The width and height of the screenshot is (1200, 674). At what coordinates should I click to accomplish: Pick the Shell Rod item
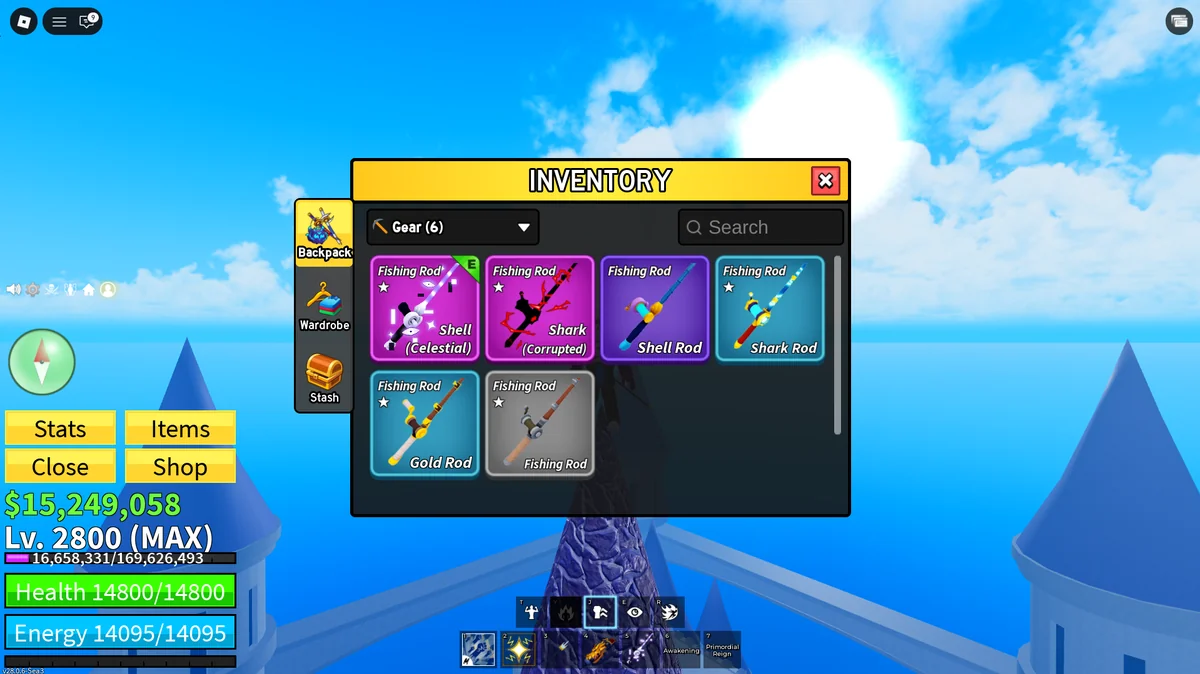tap(655, 308)
